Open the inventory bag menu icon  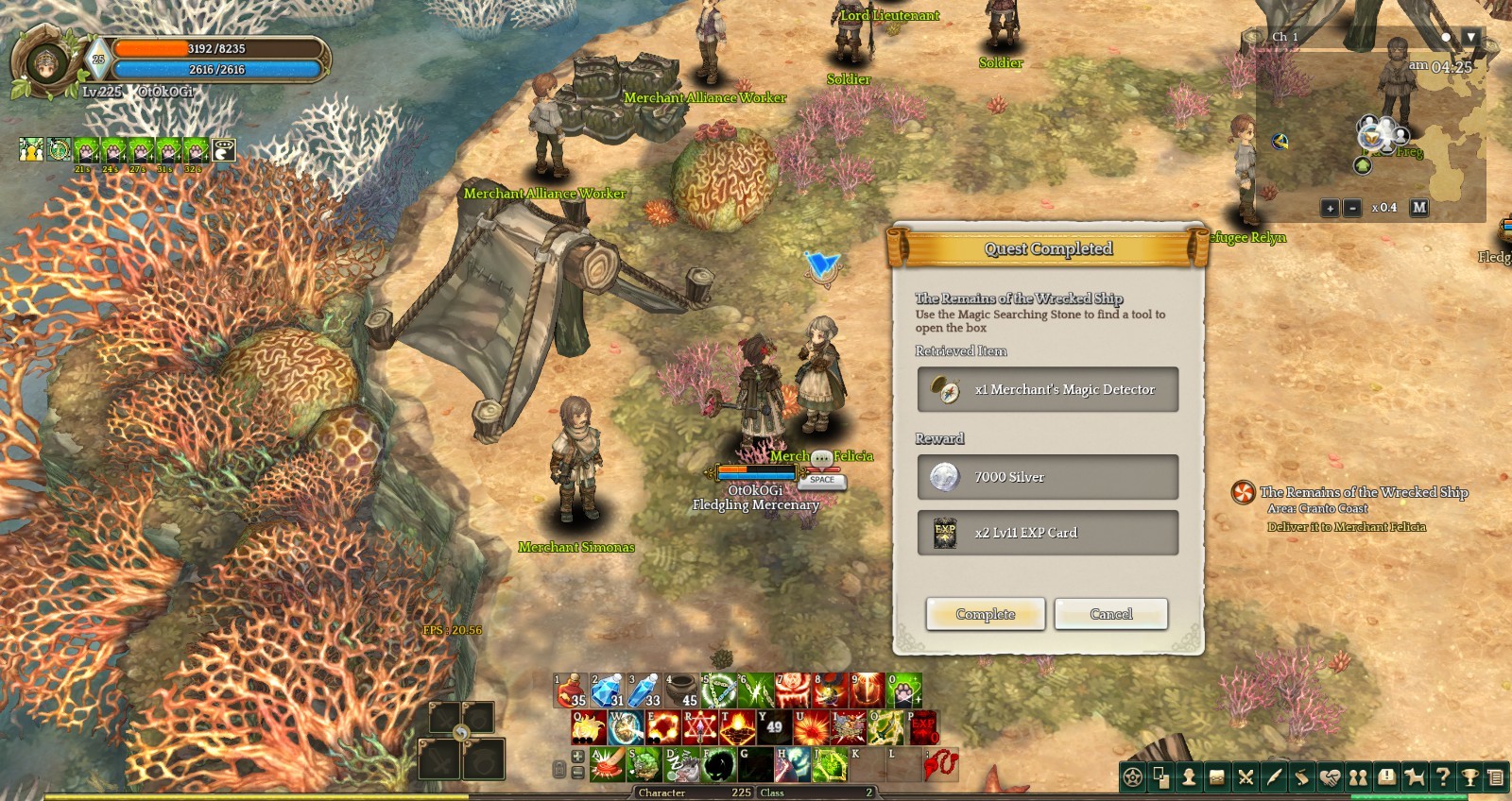click(x=1217, y=777)
